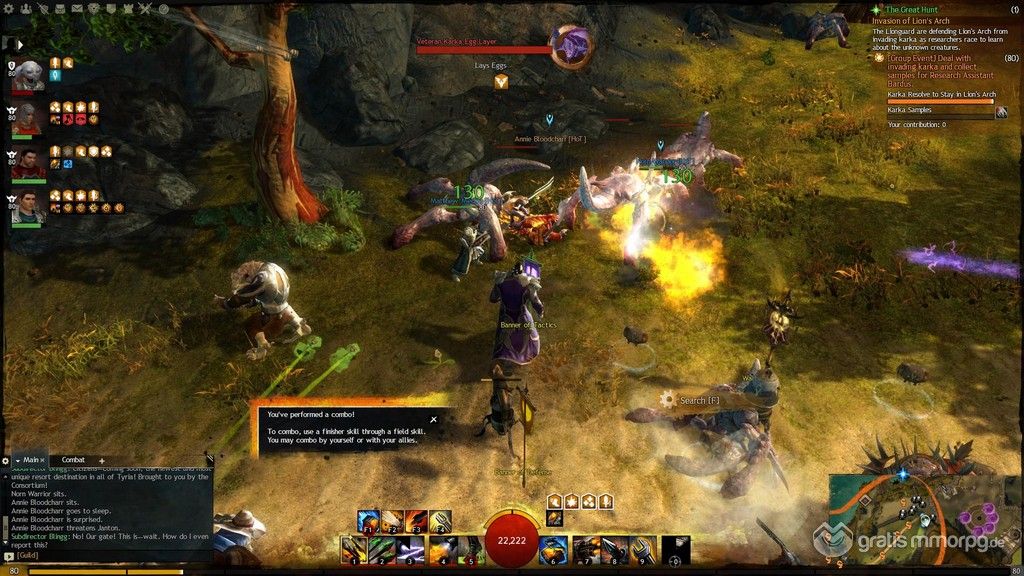Use the wrench utility skill in slot 9
The height and width of the screenshot is (576, 1024).
(x=641, y=549)
